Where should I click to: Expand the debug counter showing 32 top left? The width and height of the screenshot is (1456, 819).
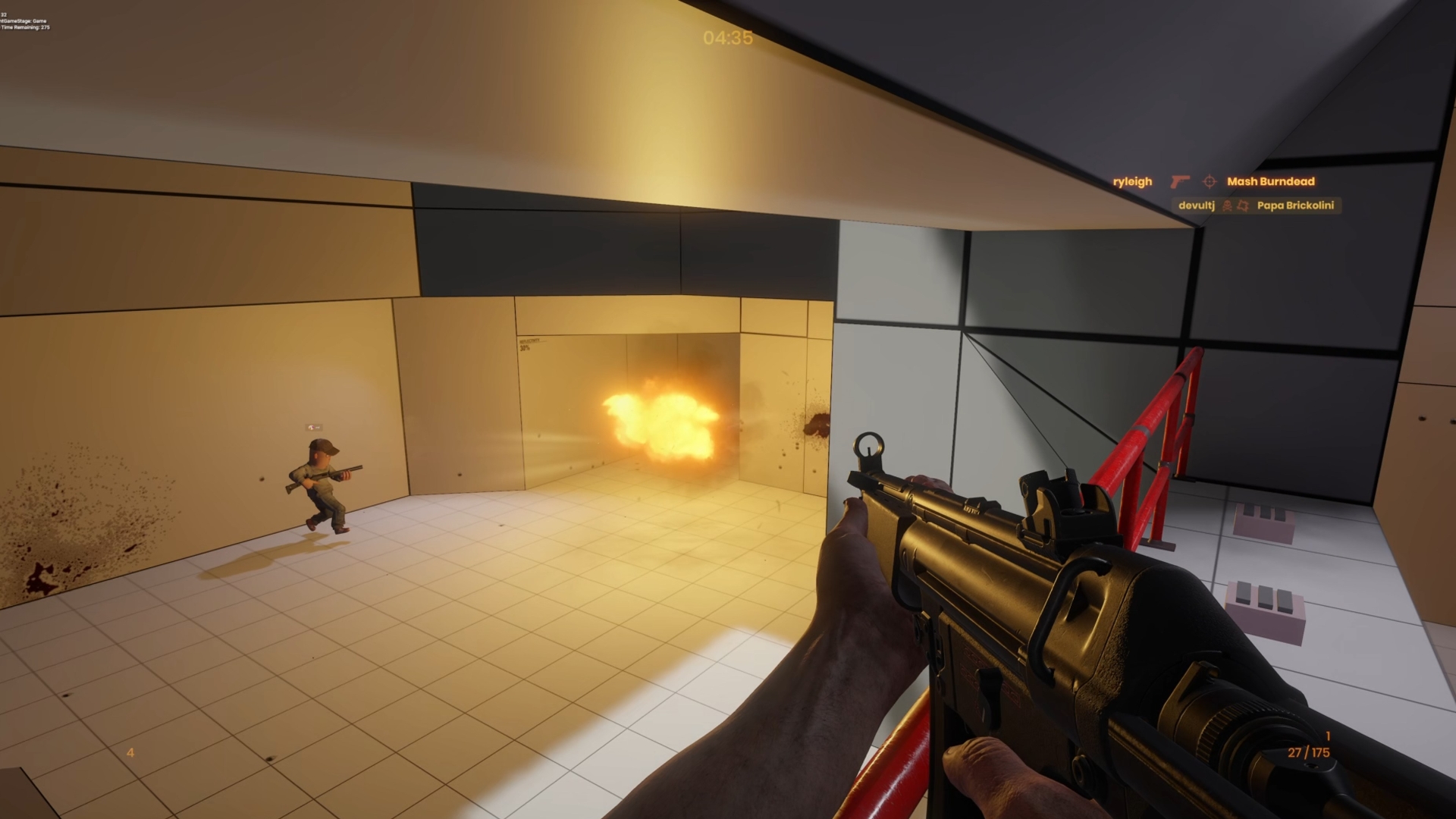[5, 14]
